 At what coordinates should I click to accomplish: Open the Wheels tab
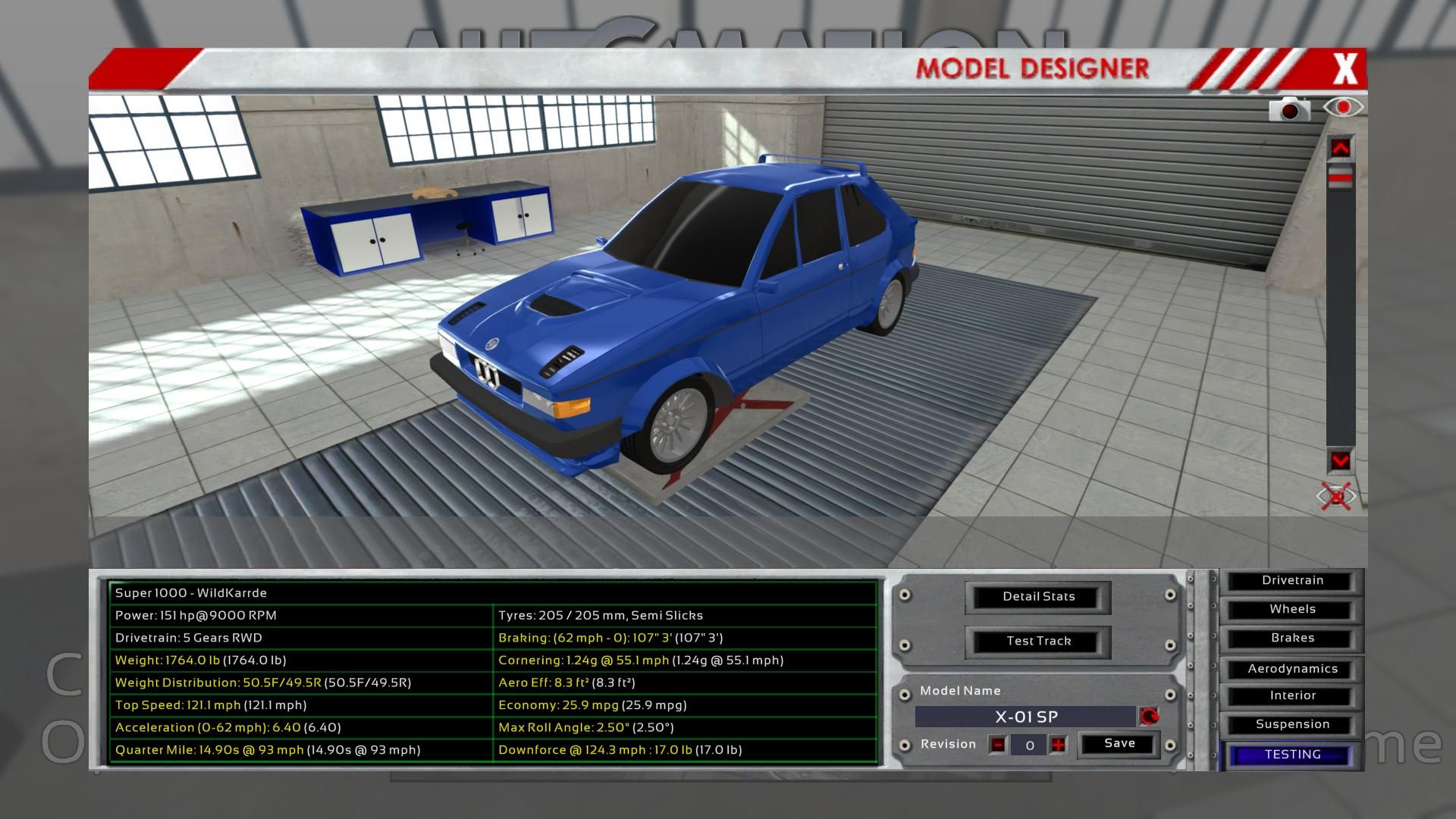[x=1292, y=610]
